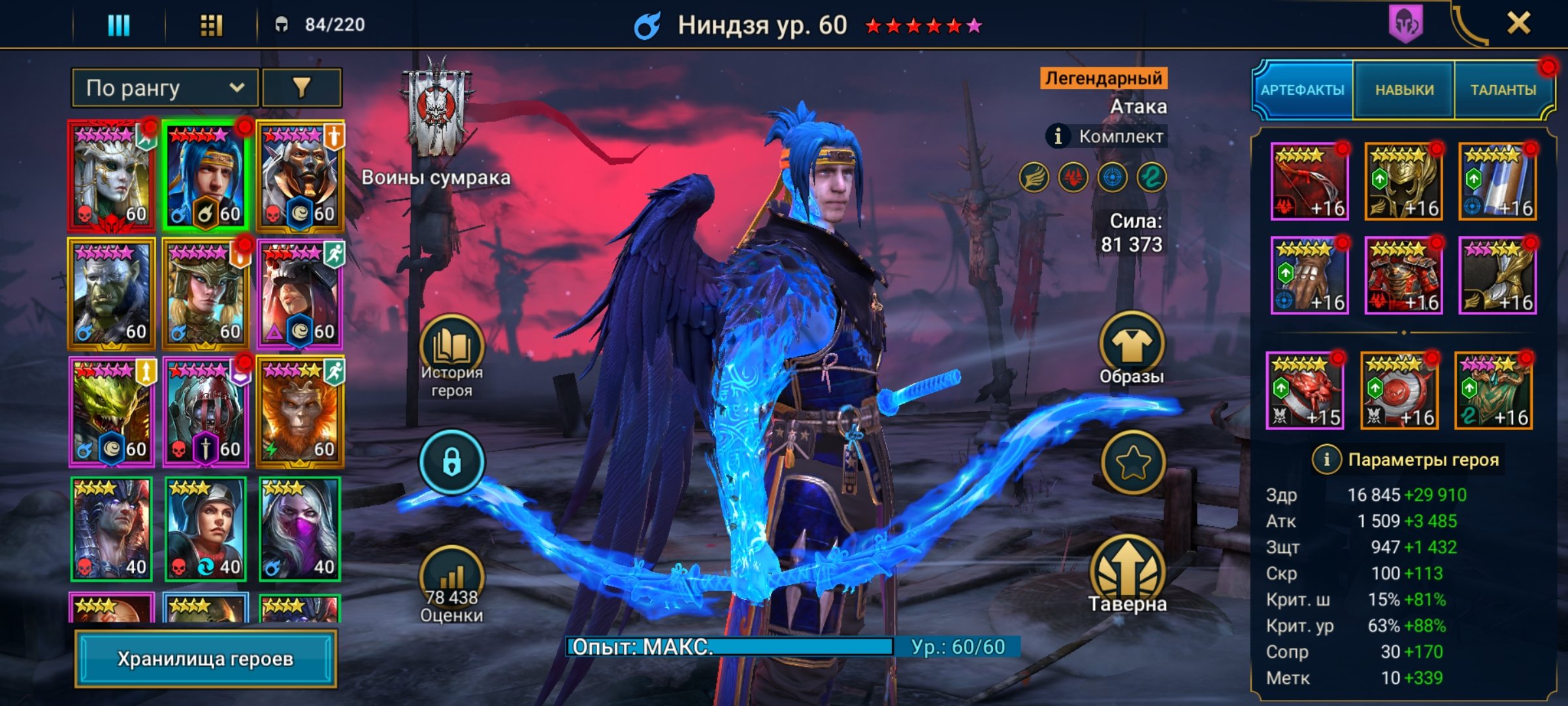
Task: Toggle the hero lock button
Action: point(451,462)
